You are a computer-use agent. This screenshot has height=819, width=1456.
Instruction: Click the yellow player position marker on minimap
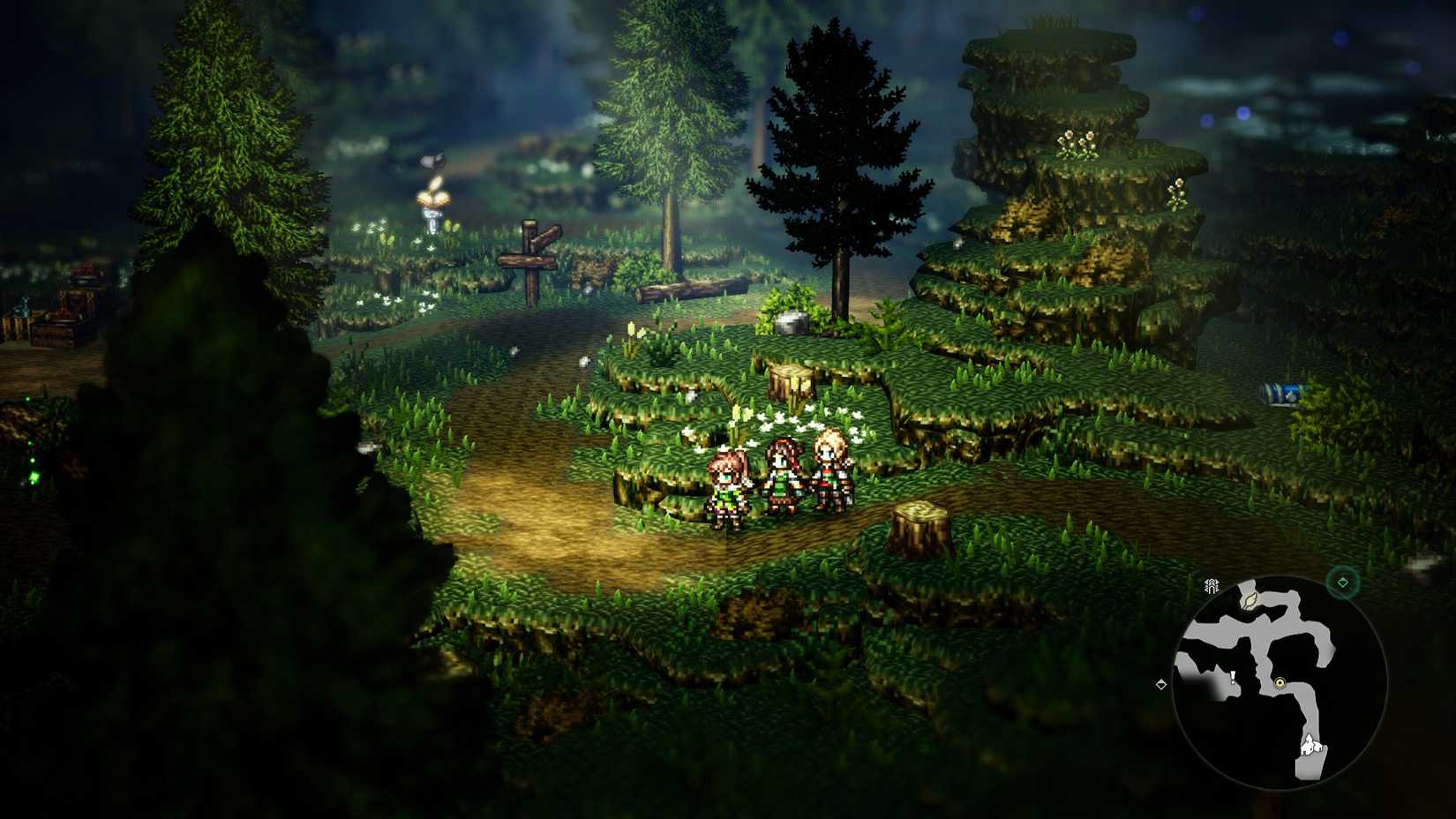tap(1280, 683)
